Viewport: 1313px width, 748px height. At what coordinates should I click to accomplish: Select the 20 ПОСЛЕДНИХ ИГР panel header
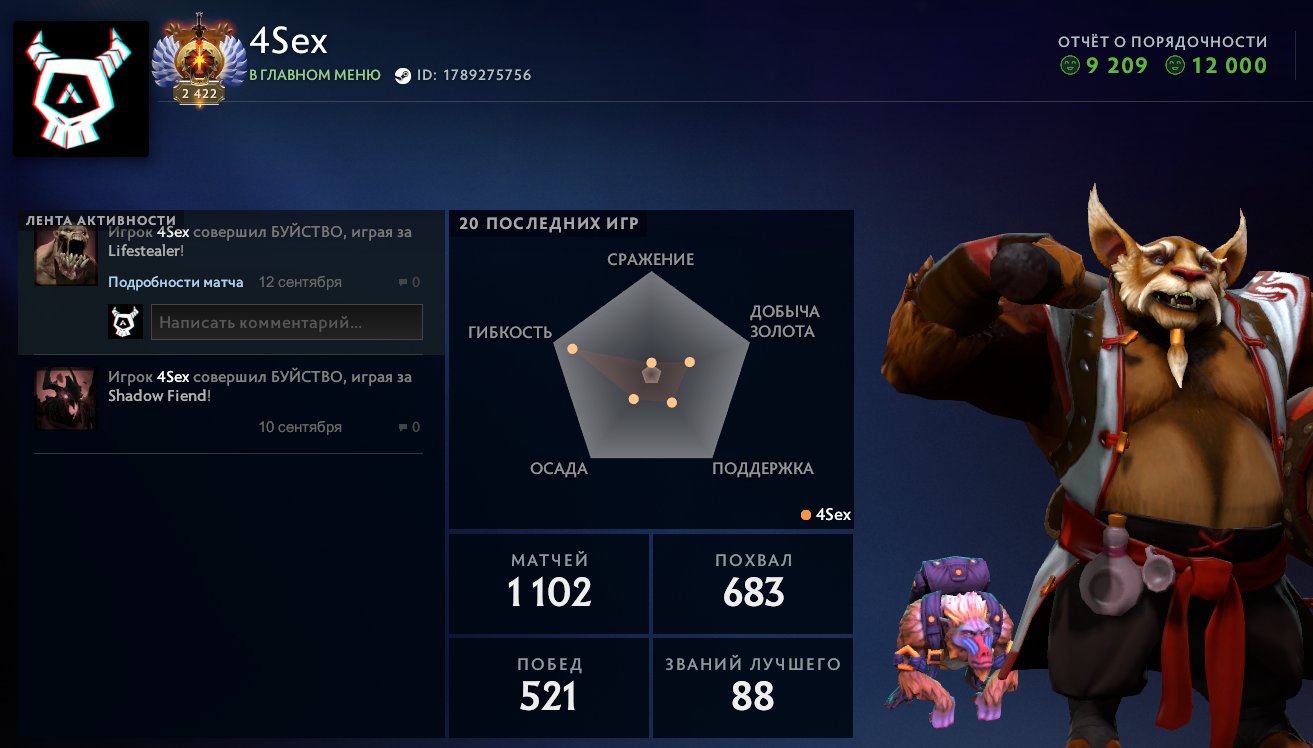[x=548, y=223]
